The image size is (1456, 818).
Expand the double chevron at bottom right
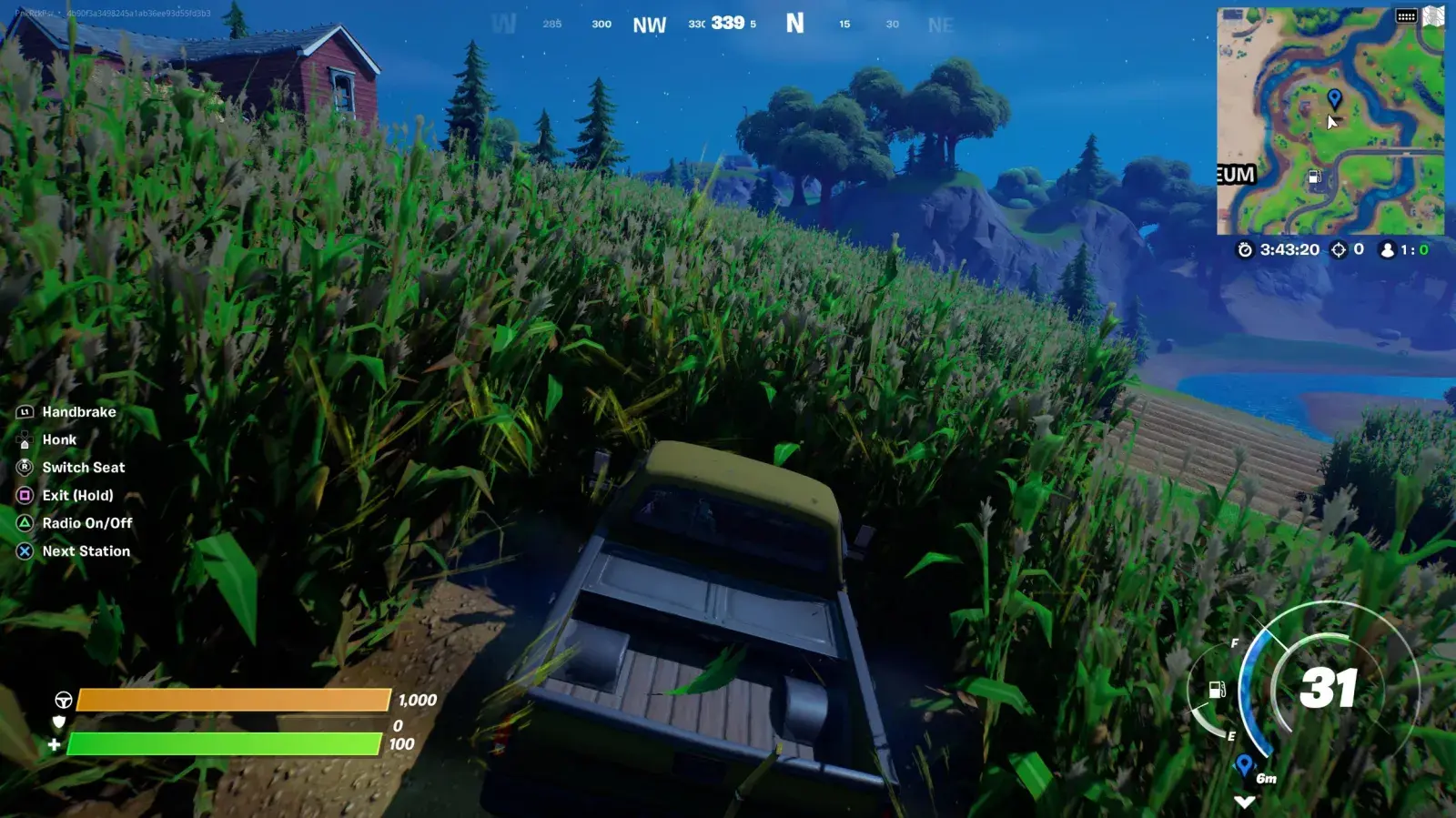[x=1244, y=802]
